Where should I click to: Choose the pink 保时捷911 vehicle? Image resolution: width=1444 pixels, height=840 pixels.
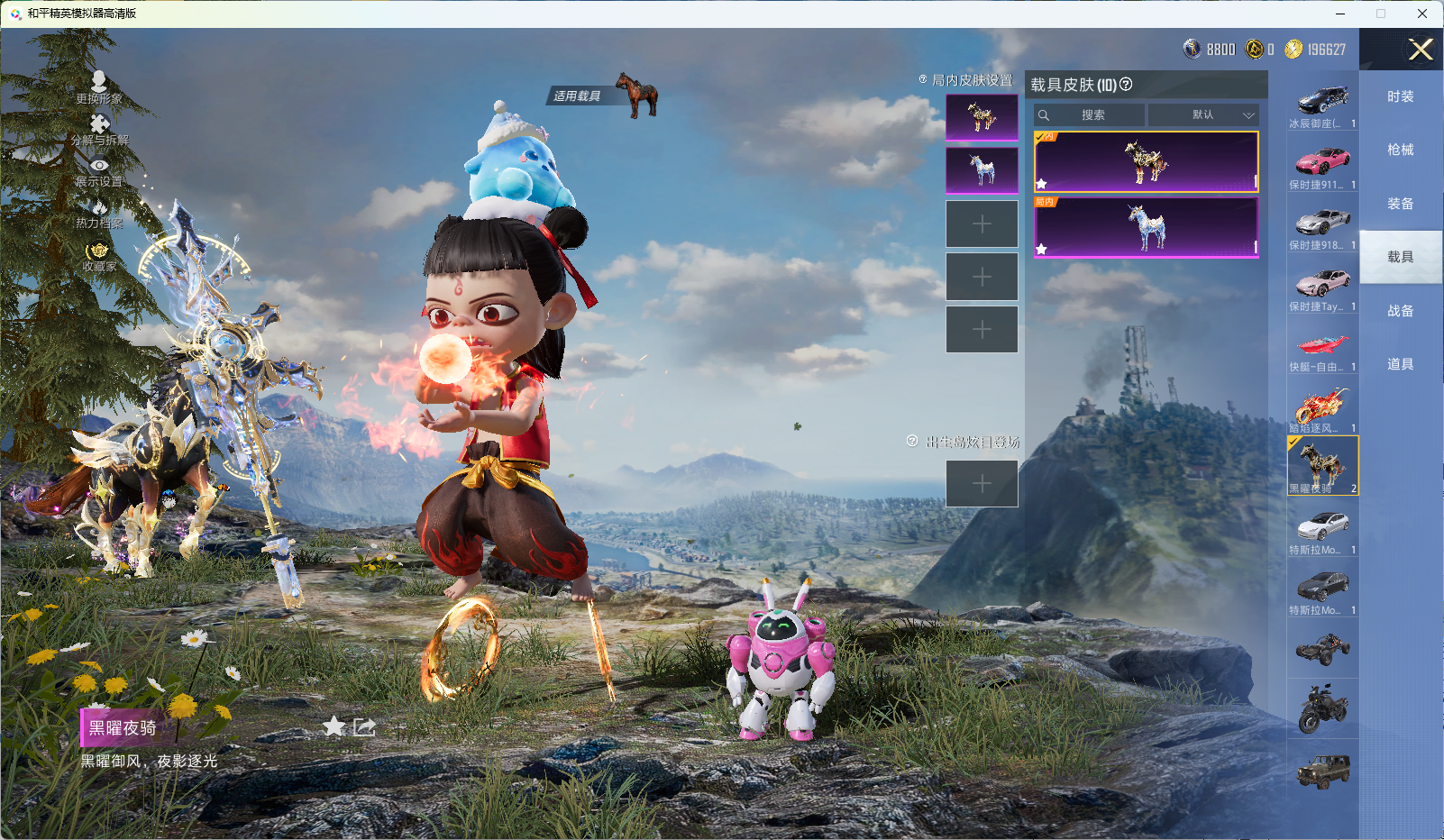coord(1322,165)
